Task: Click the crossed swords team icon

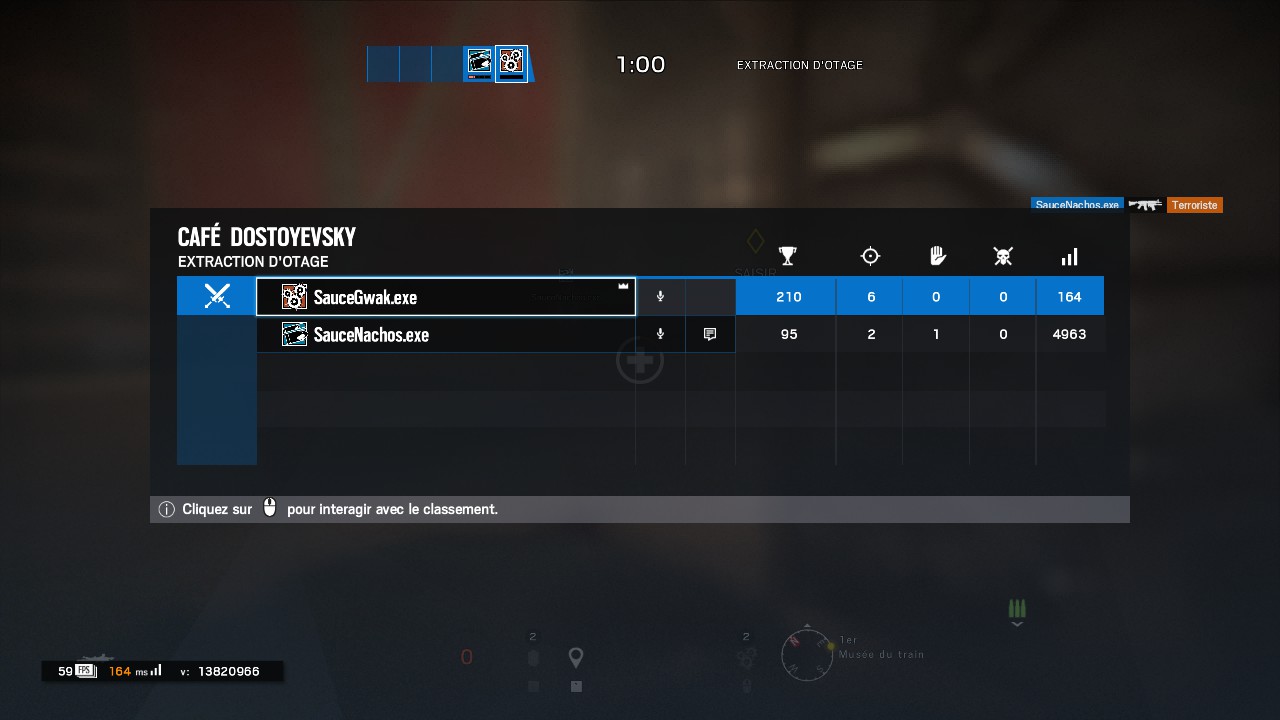Action: [x=216, y=296]
